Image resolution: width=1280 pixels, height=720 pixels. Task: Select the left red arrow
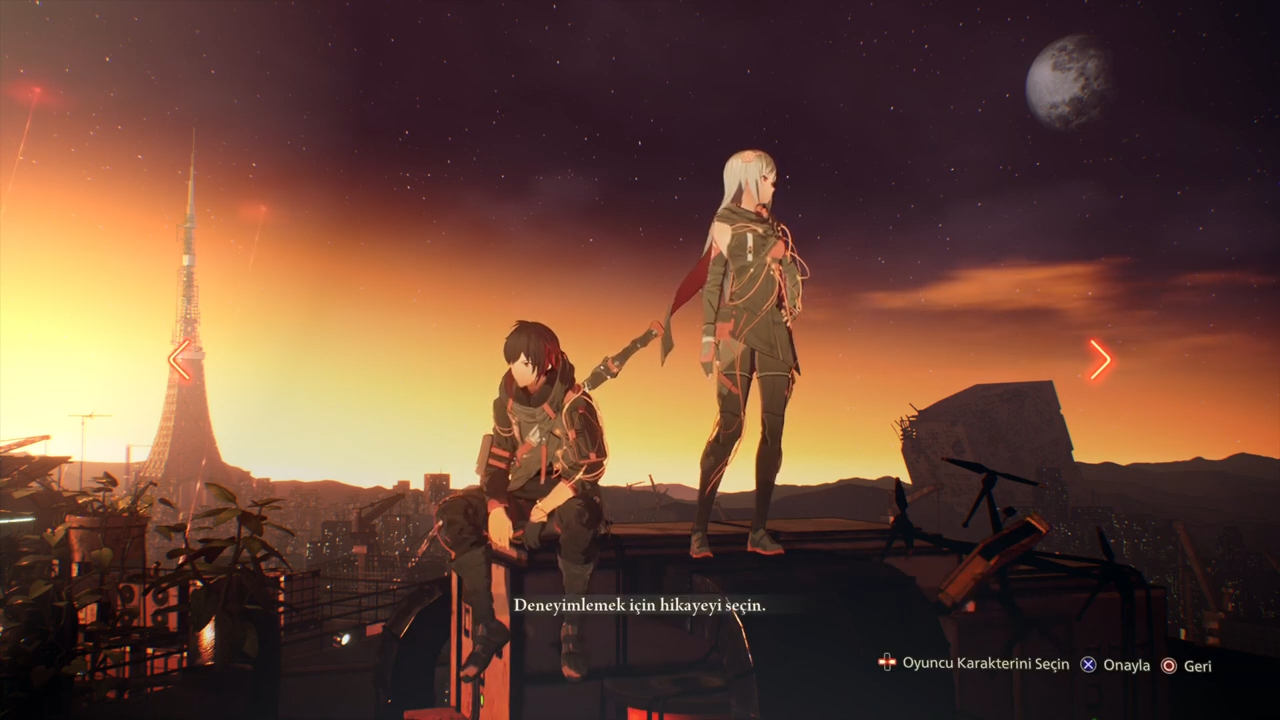coord(180,360)
